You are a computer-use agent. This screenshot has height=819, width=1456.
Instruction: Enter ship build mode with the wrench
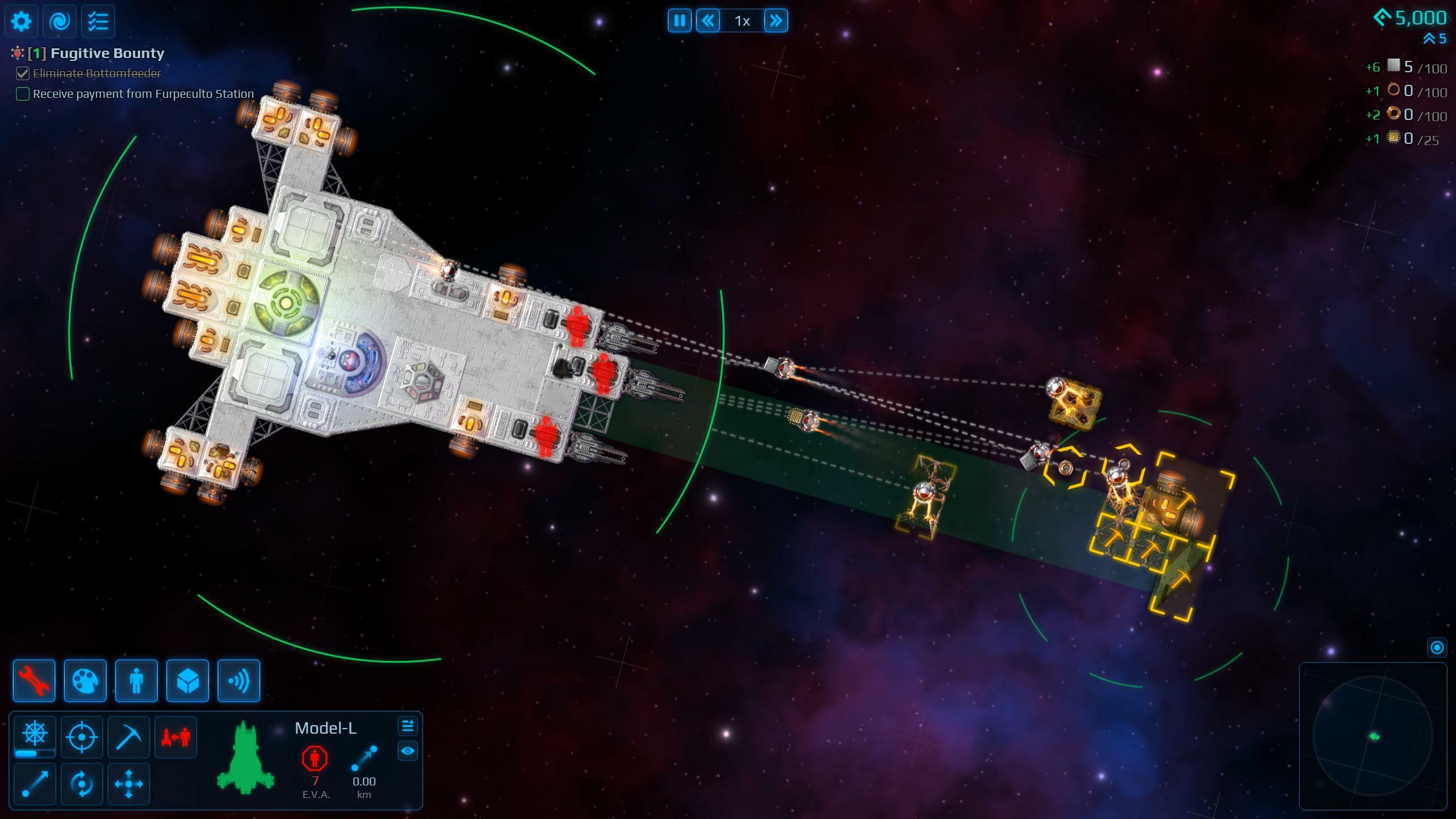[x=34, y=681]
